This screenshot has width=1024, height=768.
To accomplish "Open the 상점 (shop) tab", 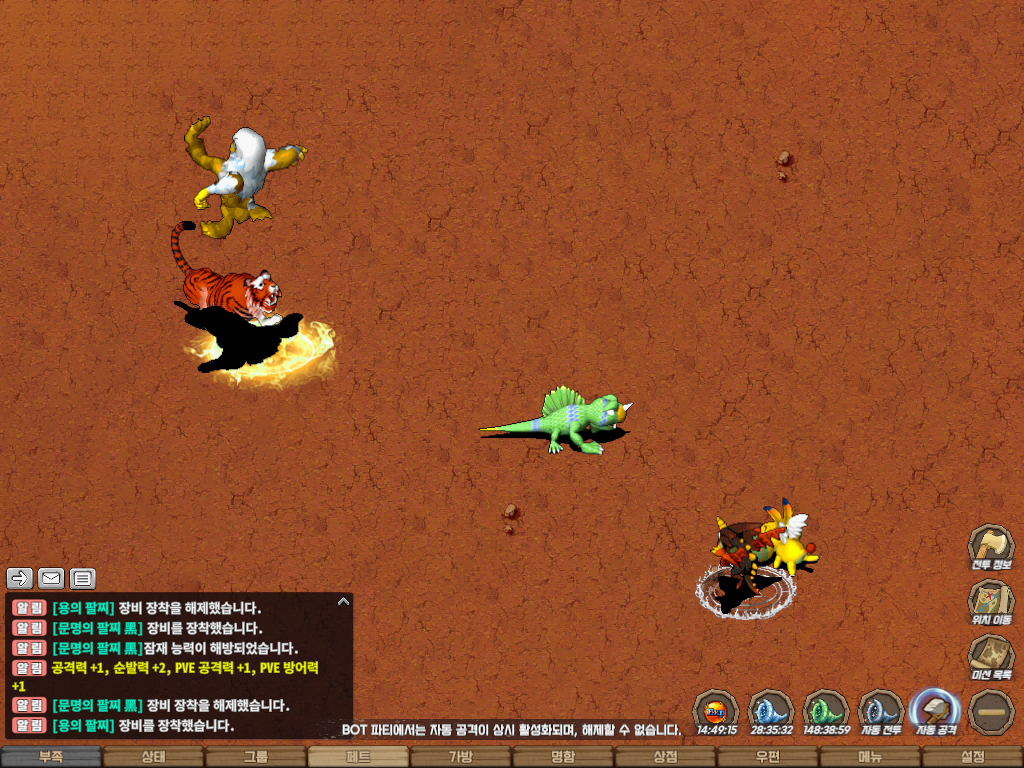I will pos(665,757).
